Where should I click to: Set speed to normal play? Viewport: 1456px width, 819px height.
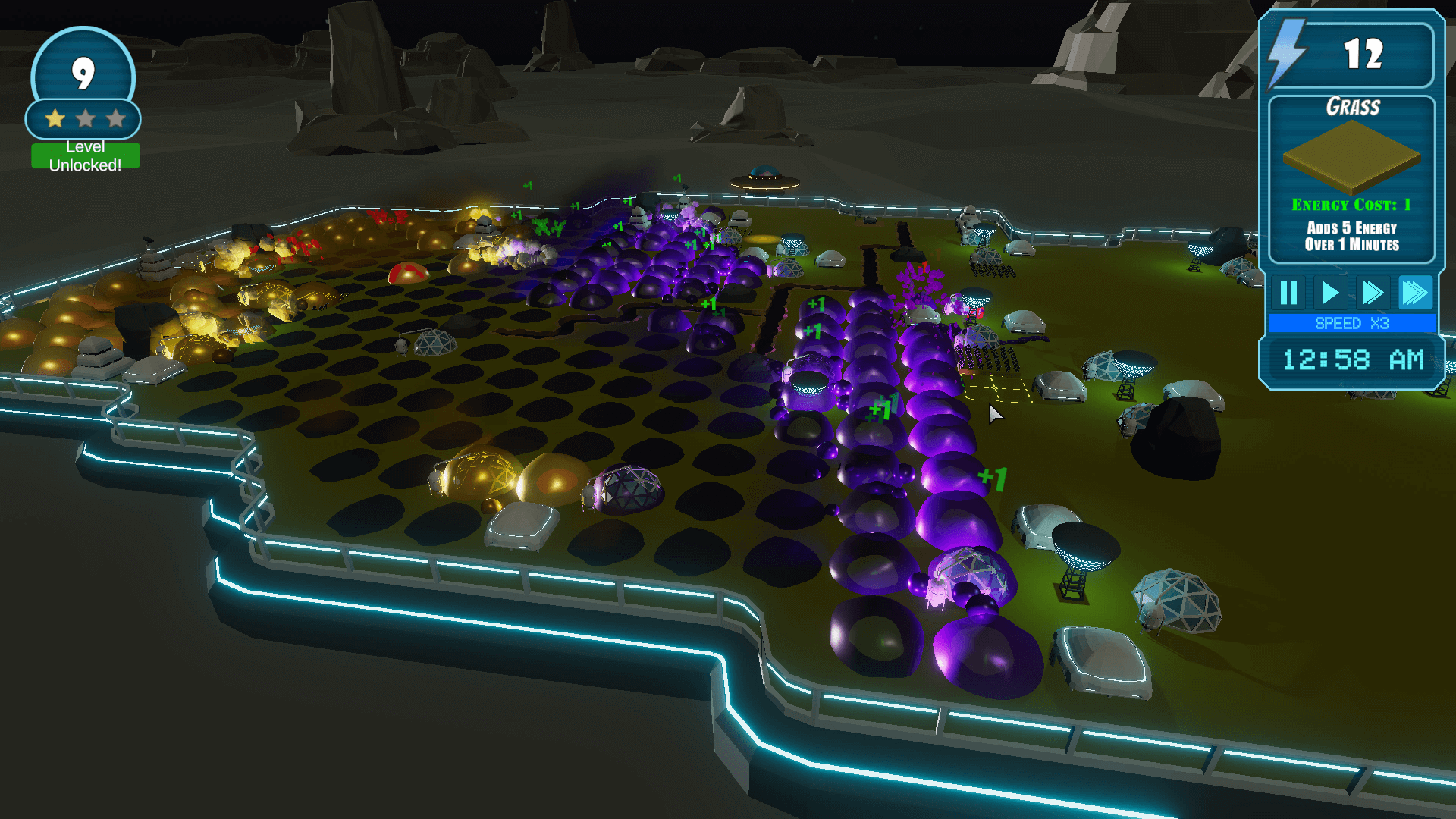click(1329, 293)
